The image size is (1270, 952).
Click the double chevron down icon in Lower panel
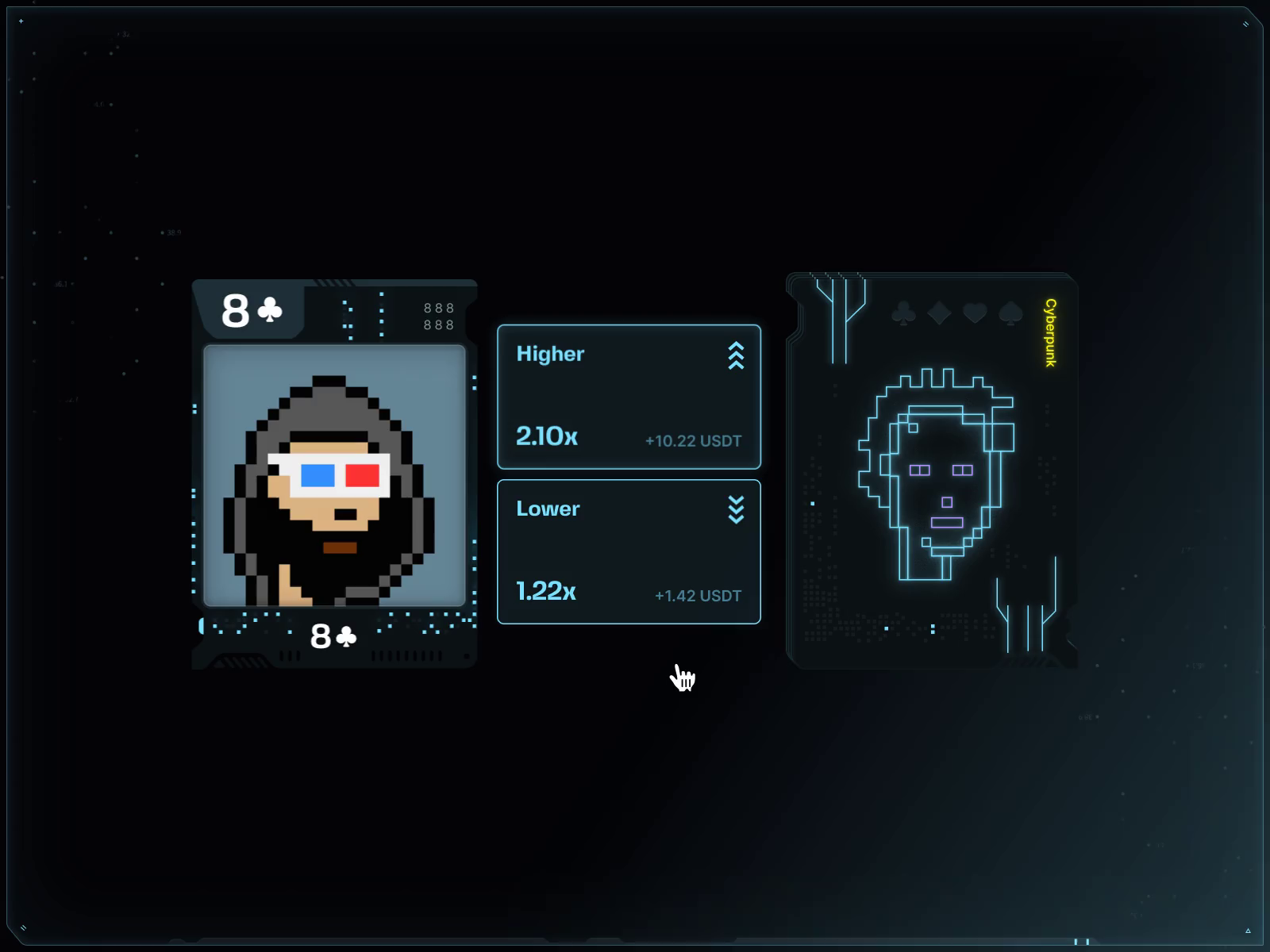[x=737, y=509]
